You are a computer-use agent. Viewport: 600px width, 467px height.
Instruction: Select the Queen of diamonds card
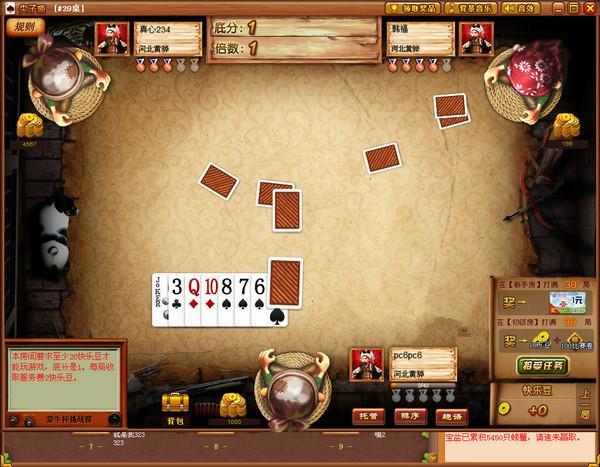coord(193,299)
